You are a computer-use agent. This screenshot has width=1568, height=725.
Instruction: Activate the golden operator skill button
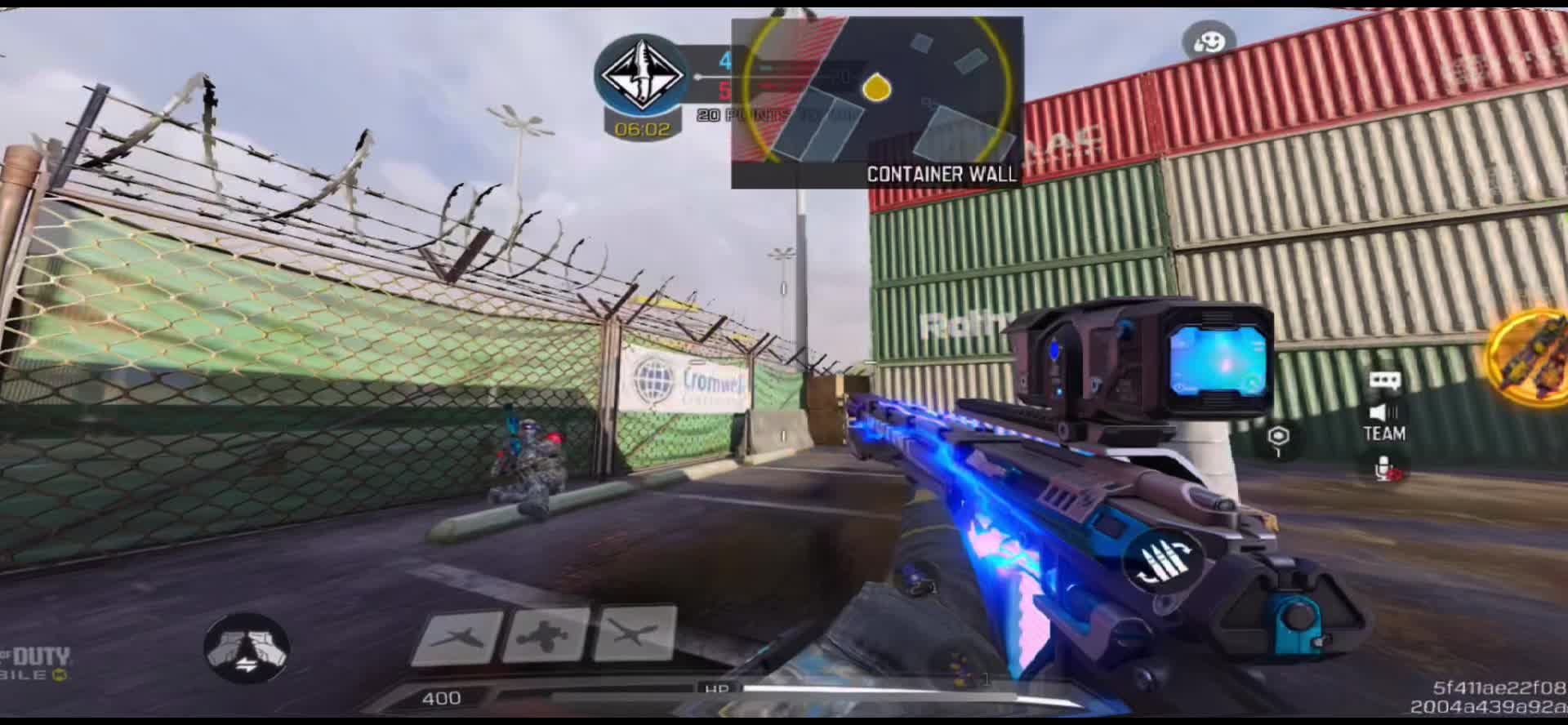tap(1530, 357)
